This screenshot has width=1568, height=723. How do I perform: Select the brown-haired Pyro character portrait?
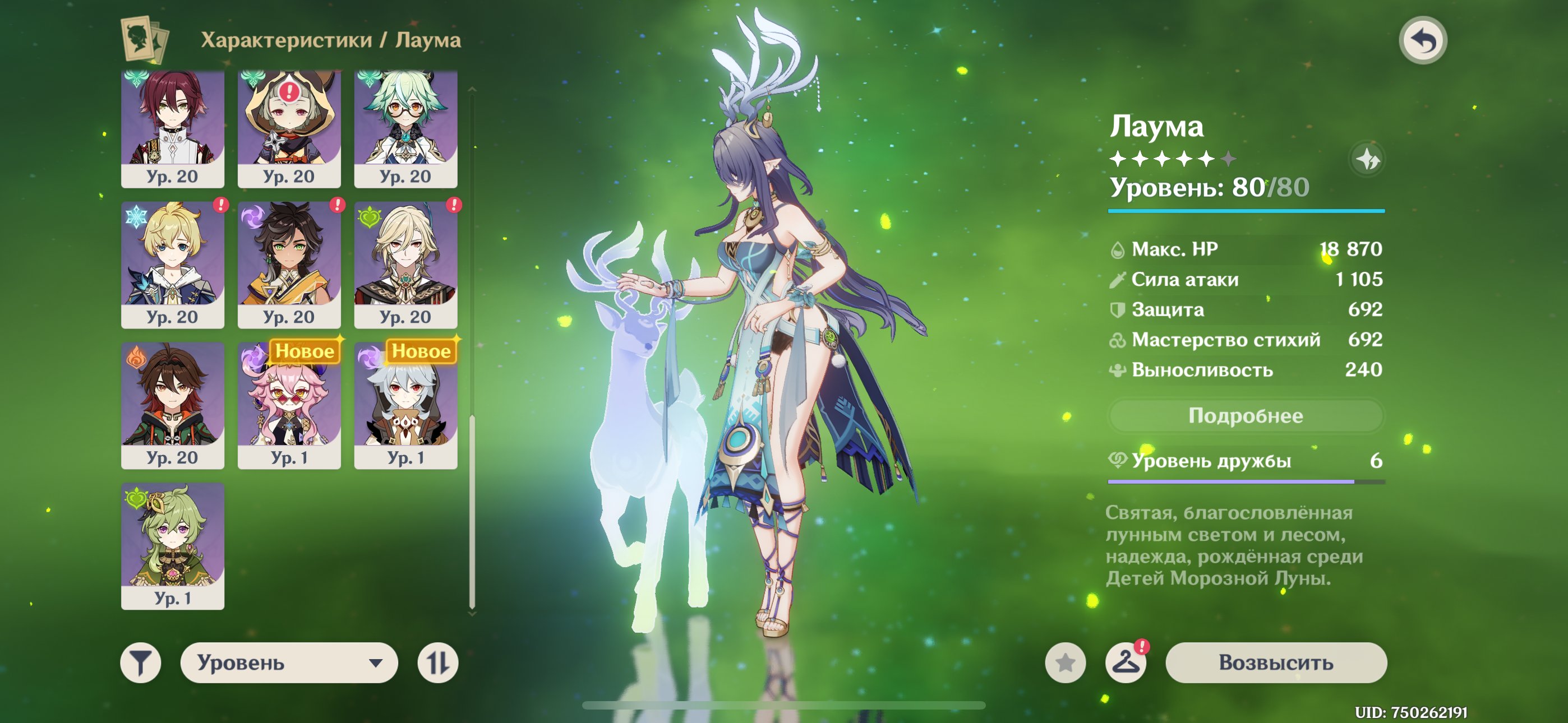click(173, 405)
